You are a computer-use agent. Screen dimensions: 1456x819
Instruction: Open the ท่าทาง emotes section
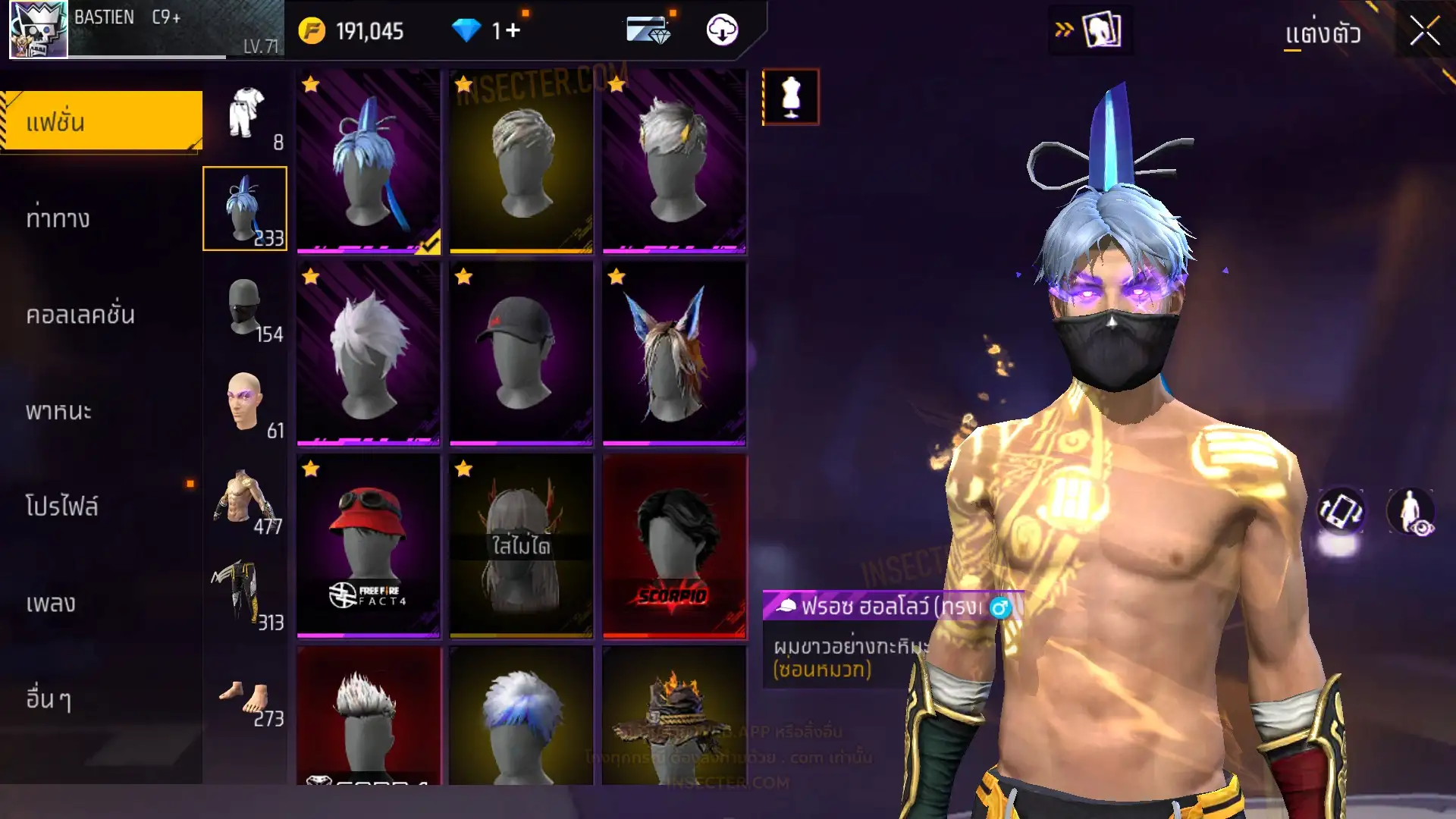(59, 218)
